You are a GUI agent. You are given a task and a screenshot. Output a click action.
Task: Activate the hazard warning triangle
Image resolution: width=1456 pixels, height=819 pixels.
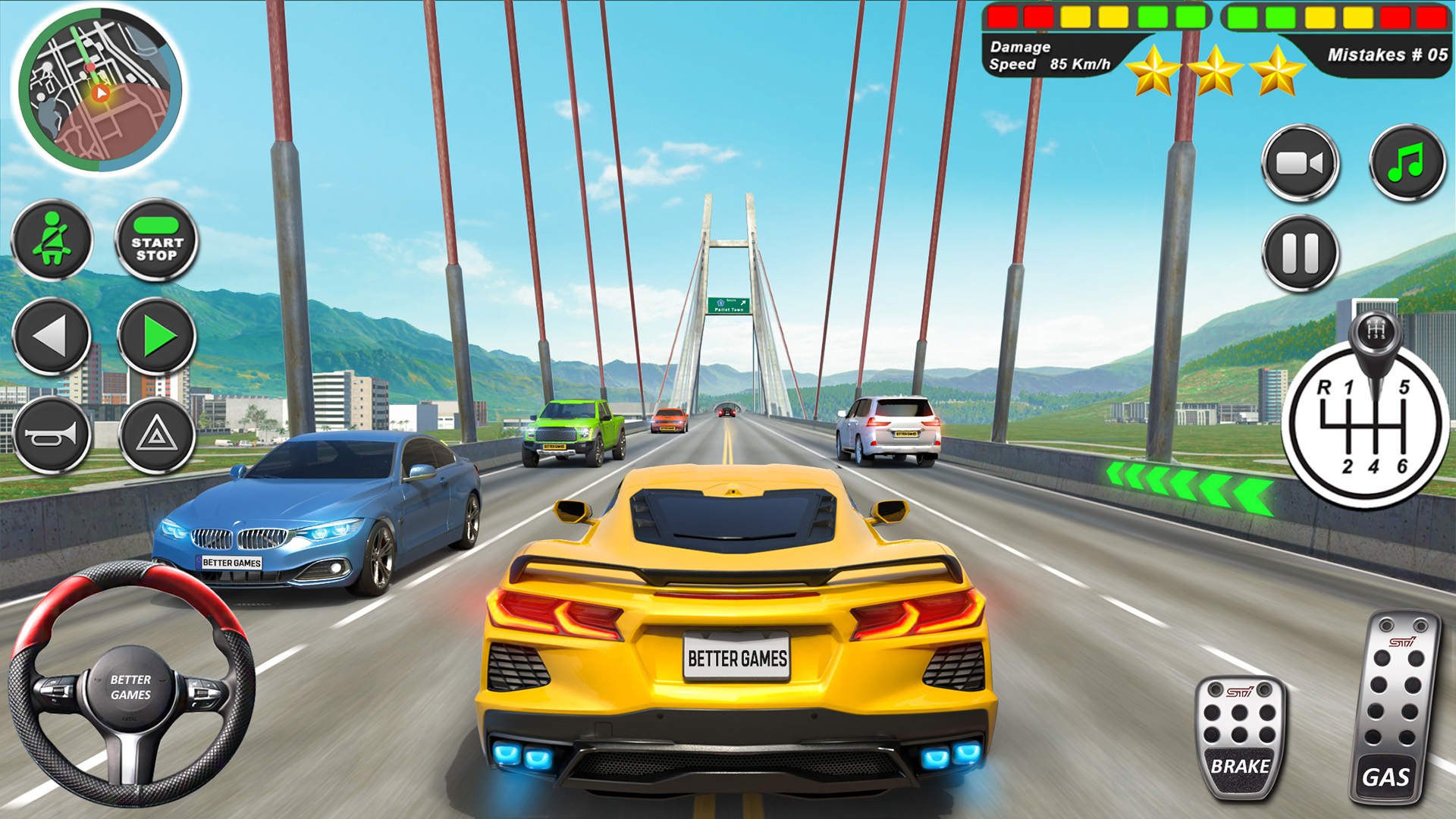pos(155,435)
